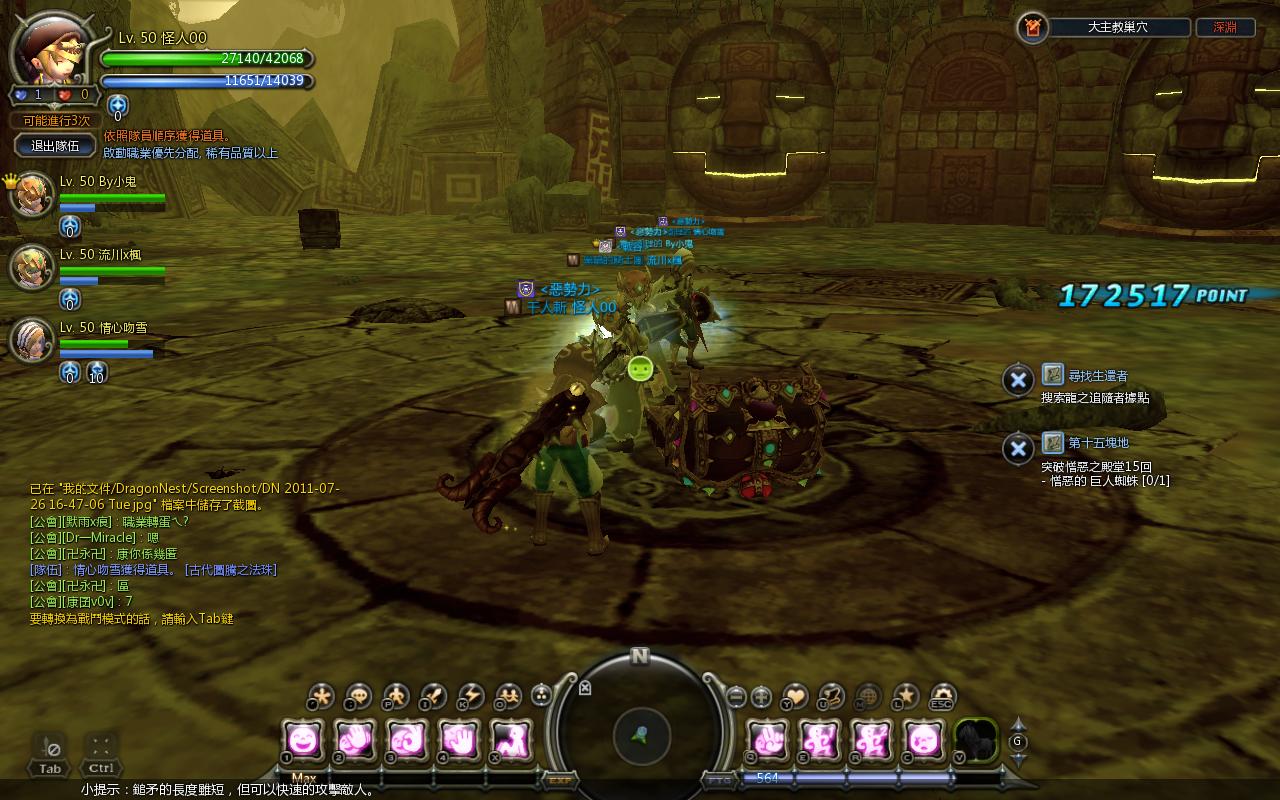Click your own character portrait
Screen dimensions: 1280x800
coord(48,52)
